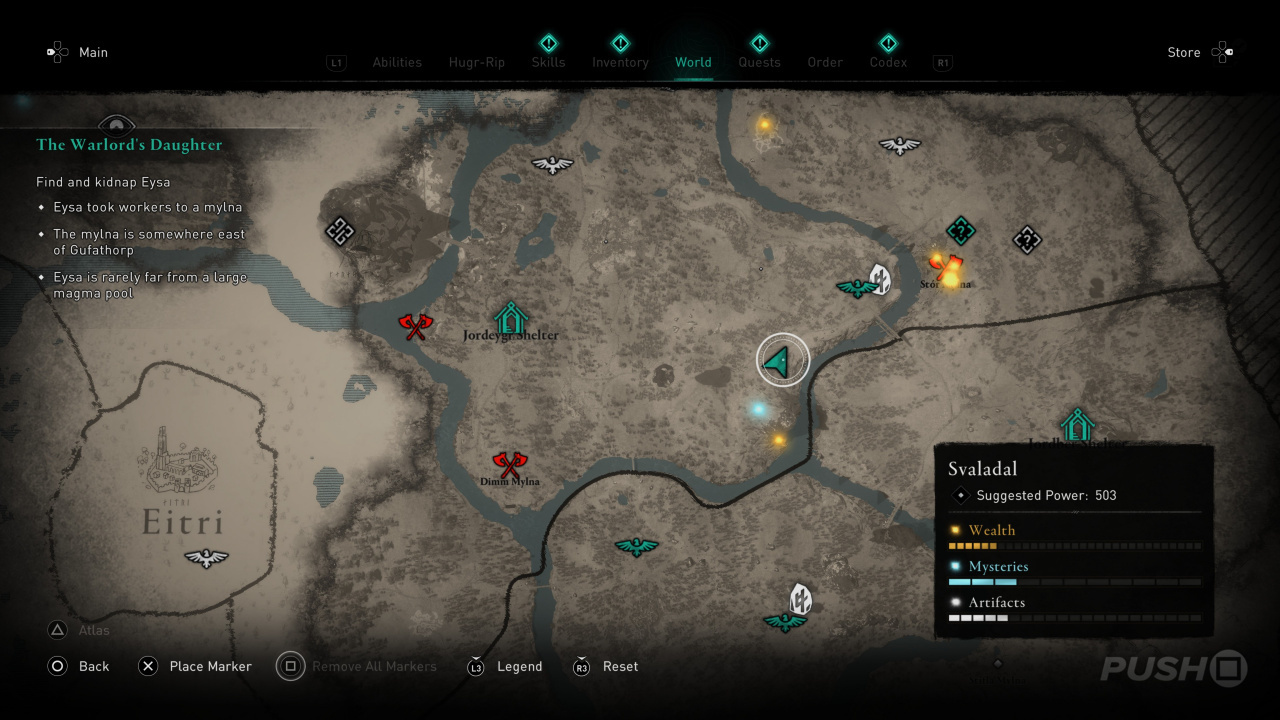Select the Dimm Mylna crossed-axes marker
The width and height of the screenshot is (1280, 720).
(510, 464)
